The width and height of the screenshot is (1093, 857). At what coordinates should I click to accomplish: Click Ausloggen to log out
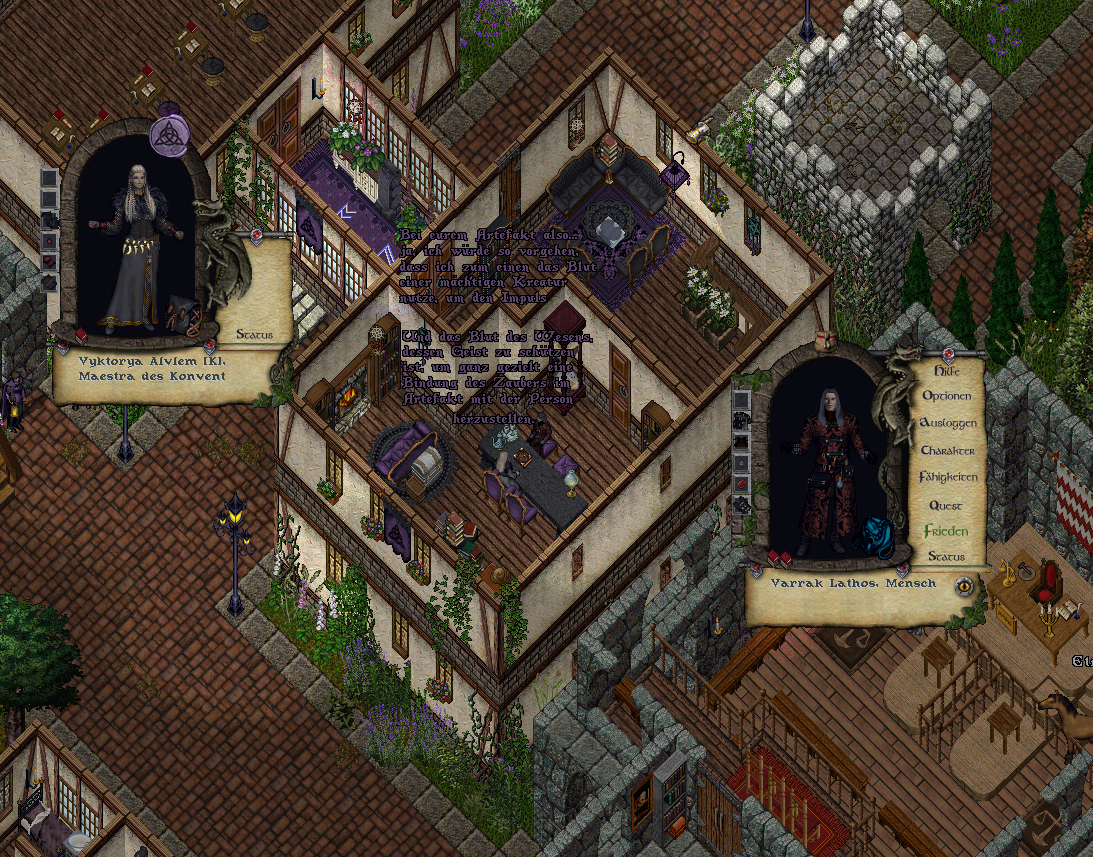(x=947, y=423)
